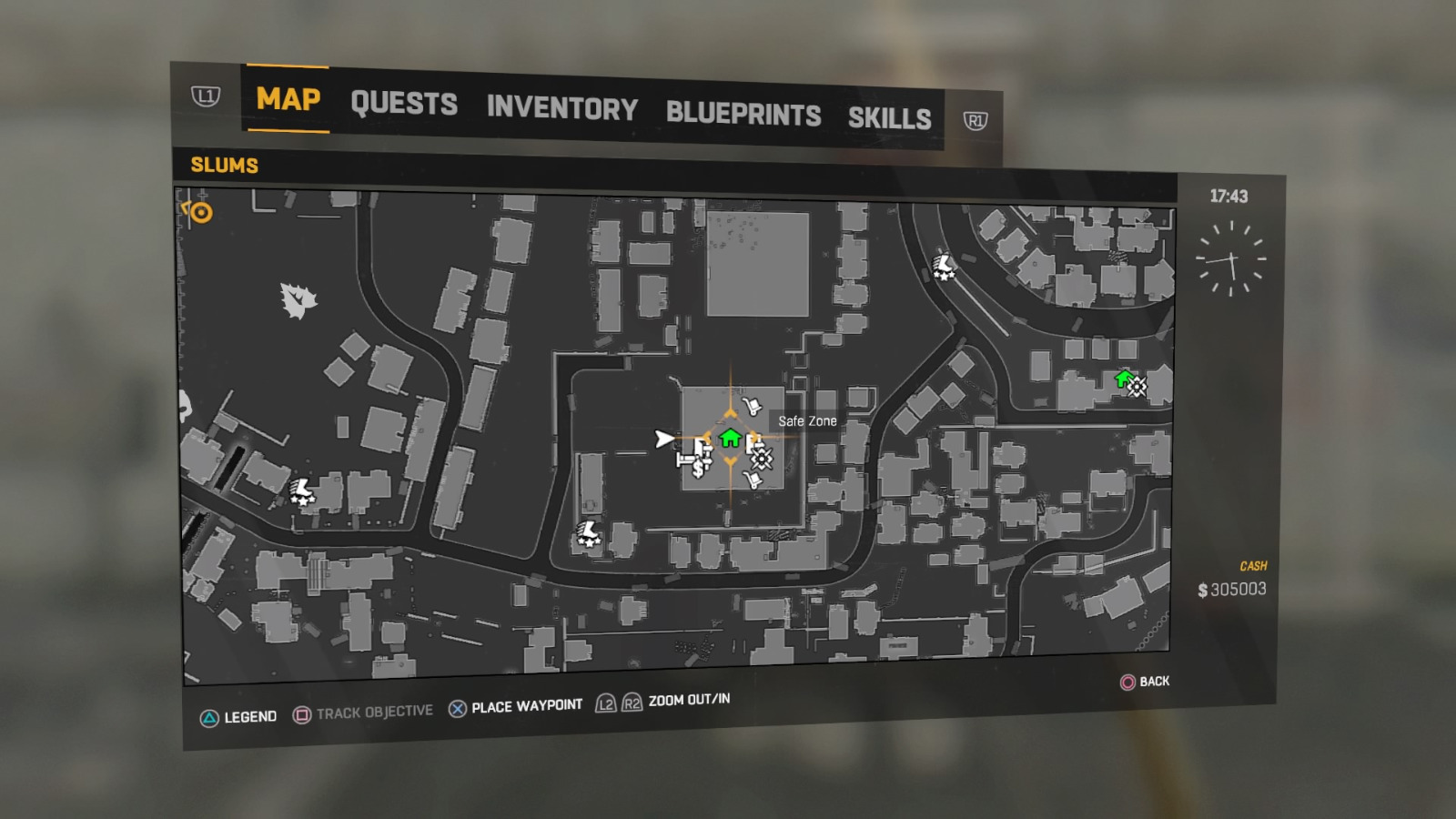
Task: Select the hand truck vendor icon above Safe Zone
Action: pos(753,406)
